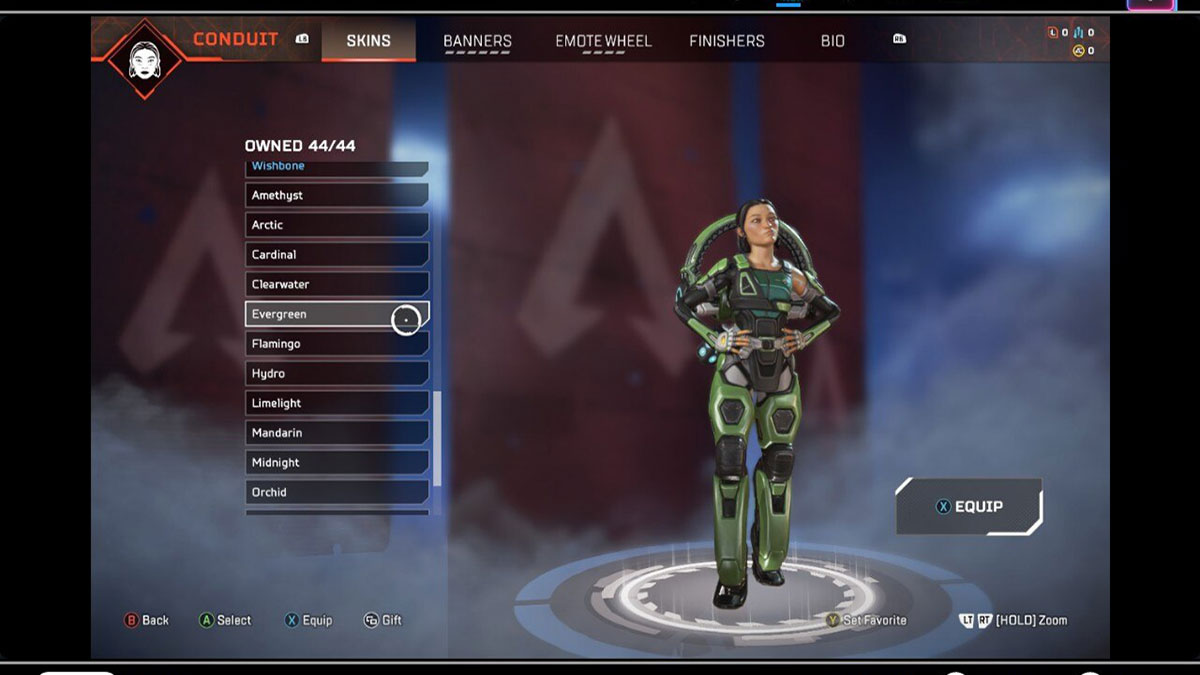Screen dimensions: 1200x675
Task: Choose the Orchid skin
Action: click(x=336, y=492)
